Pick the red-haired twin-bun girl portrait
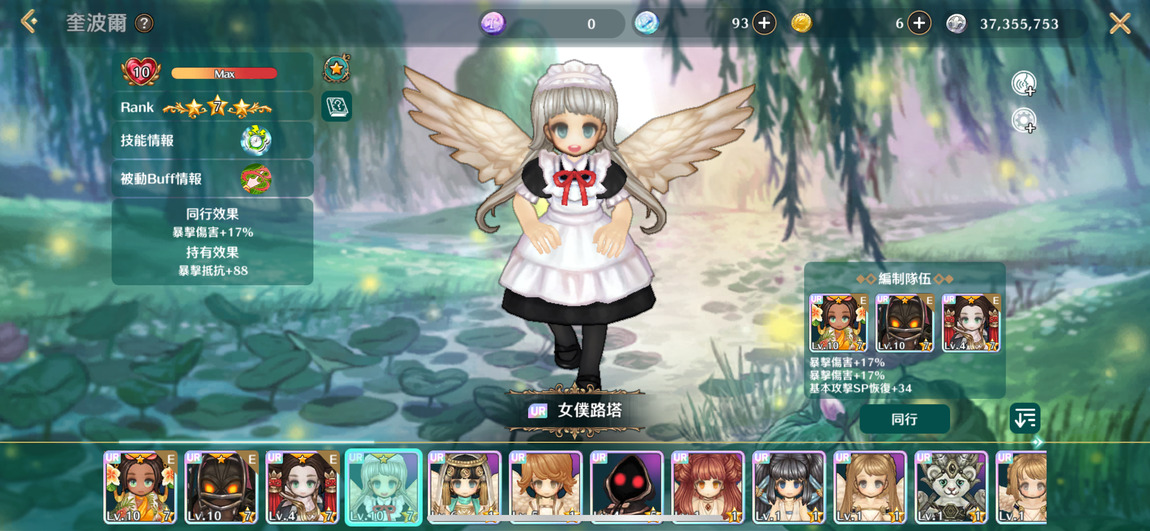The image size is (1150, 531). tap(708, 487)
